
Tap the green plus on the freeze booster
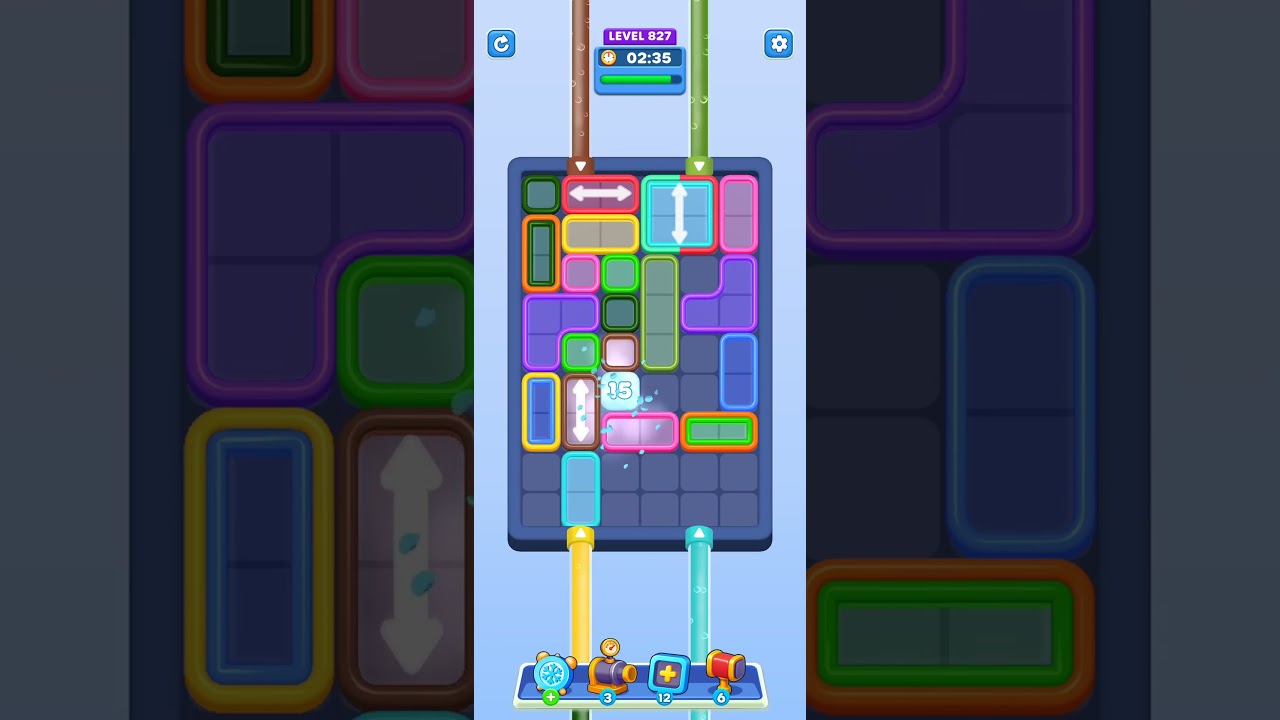pos(550,697)
